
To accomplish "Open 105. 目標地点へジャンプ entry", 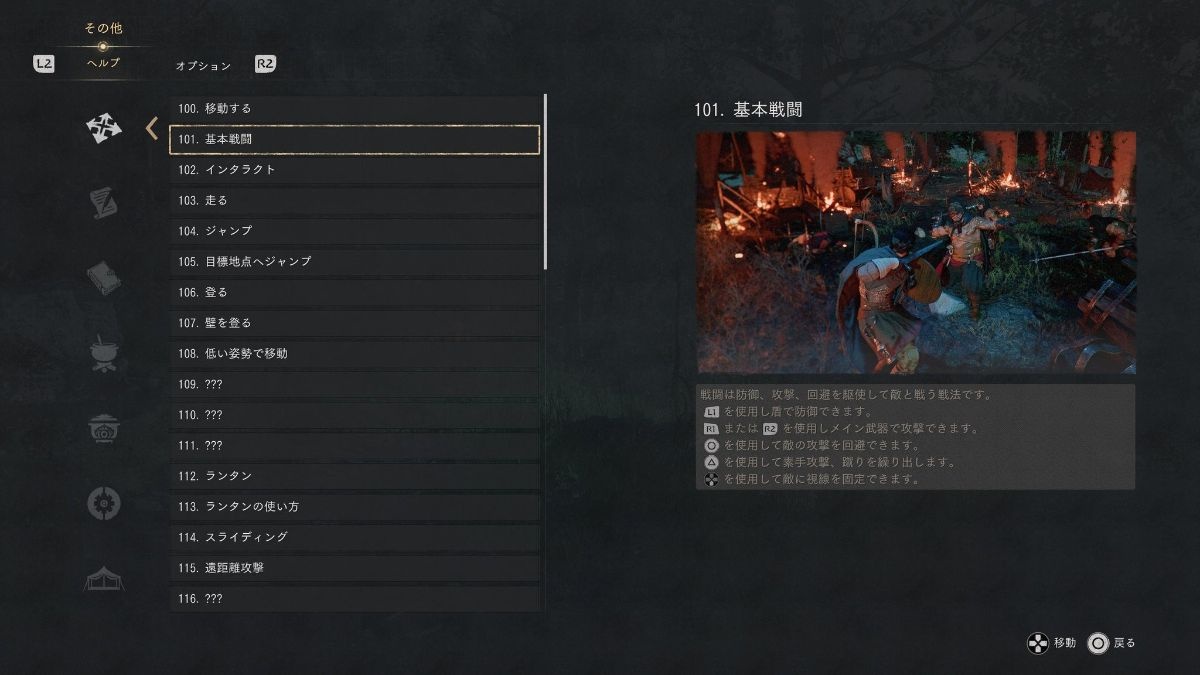I will coord(354,262).
